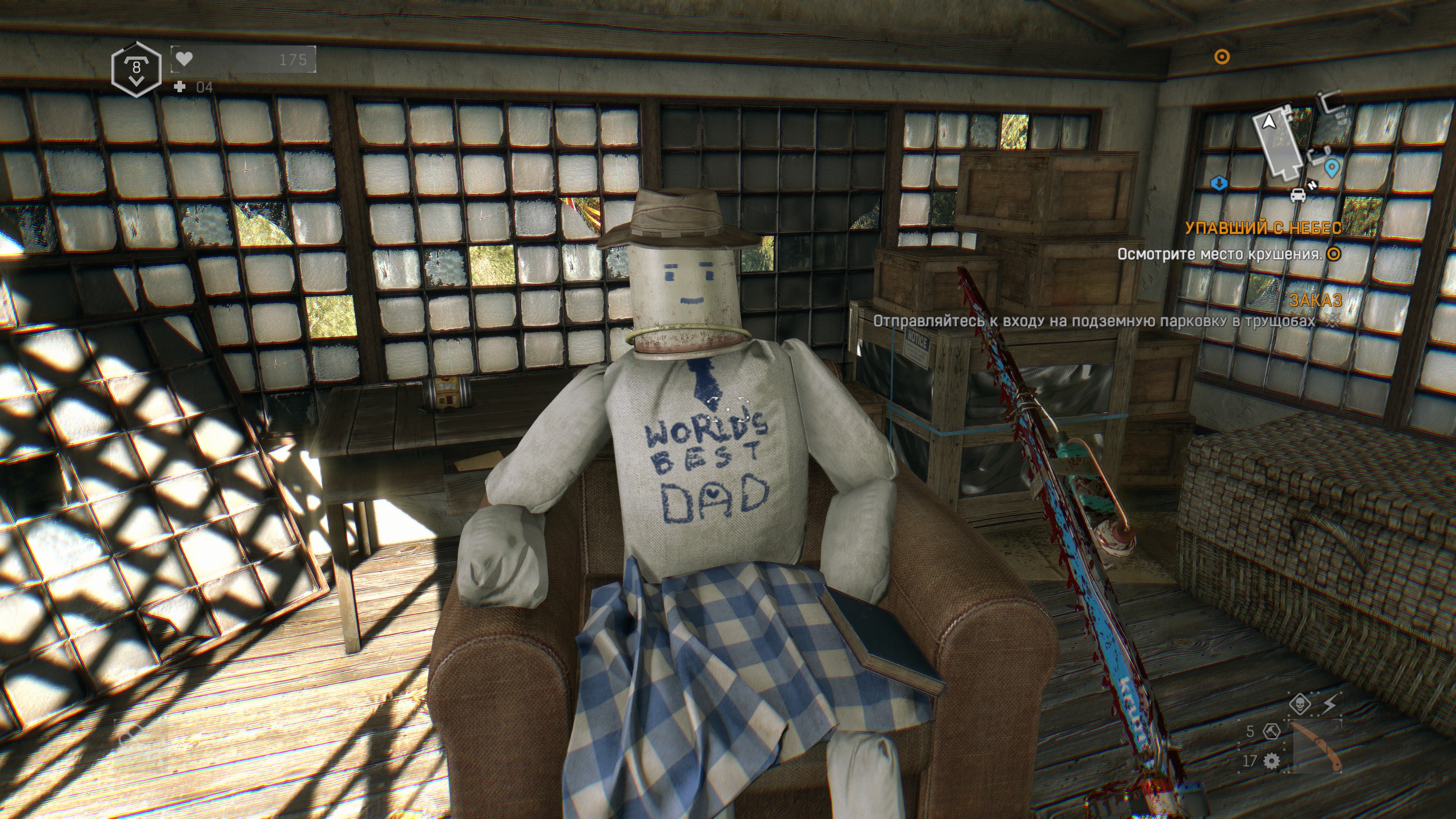
Task: Open the quest "УПАВШИЙ С НЕБЕС"
Action: click(x=1263, y=228)
